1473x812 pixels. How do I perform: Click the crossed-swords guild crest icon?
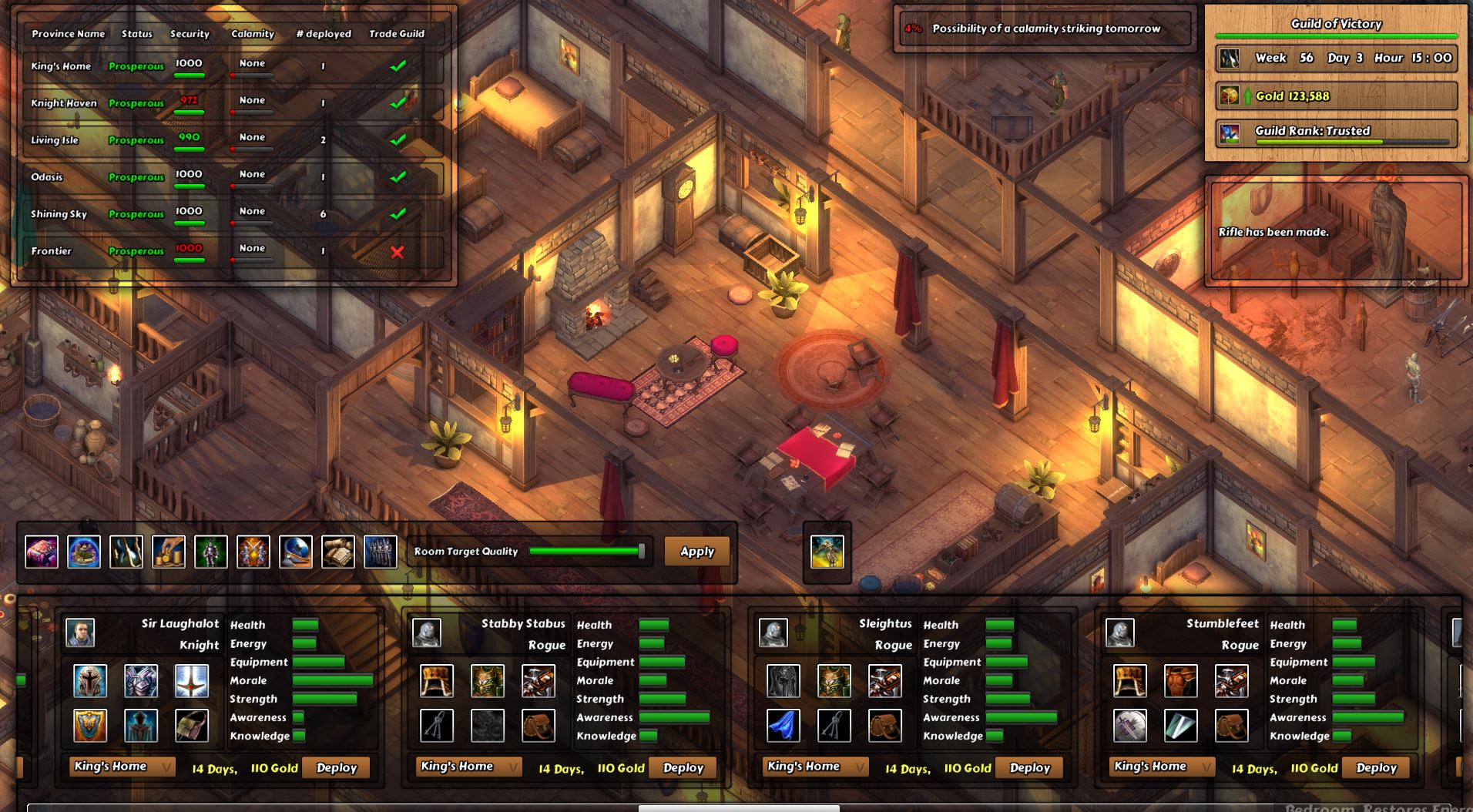253,551
